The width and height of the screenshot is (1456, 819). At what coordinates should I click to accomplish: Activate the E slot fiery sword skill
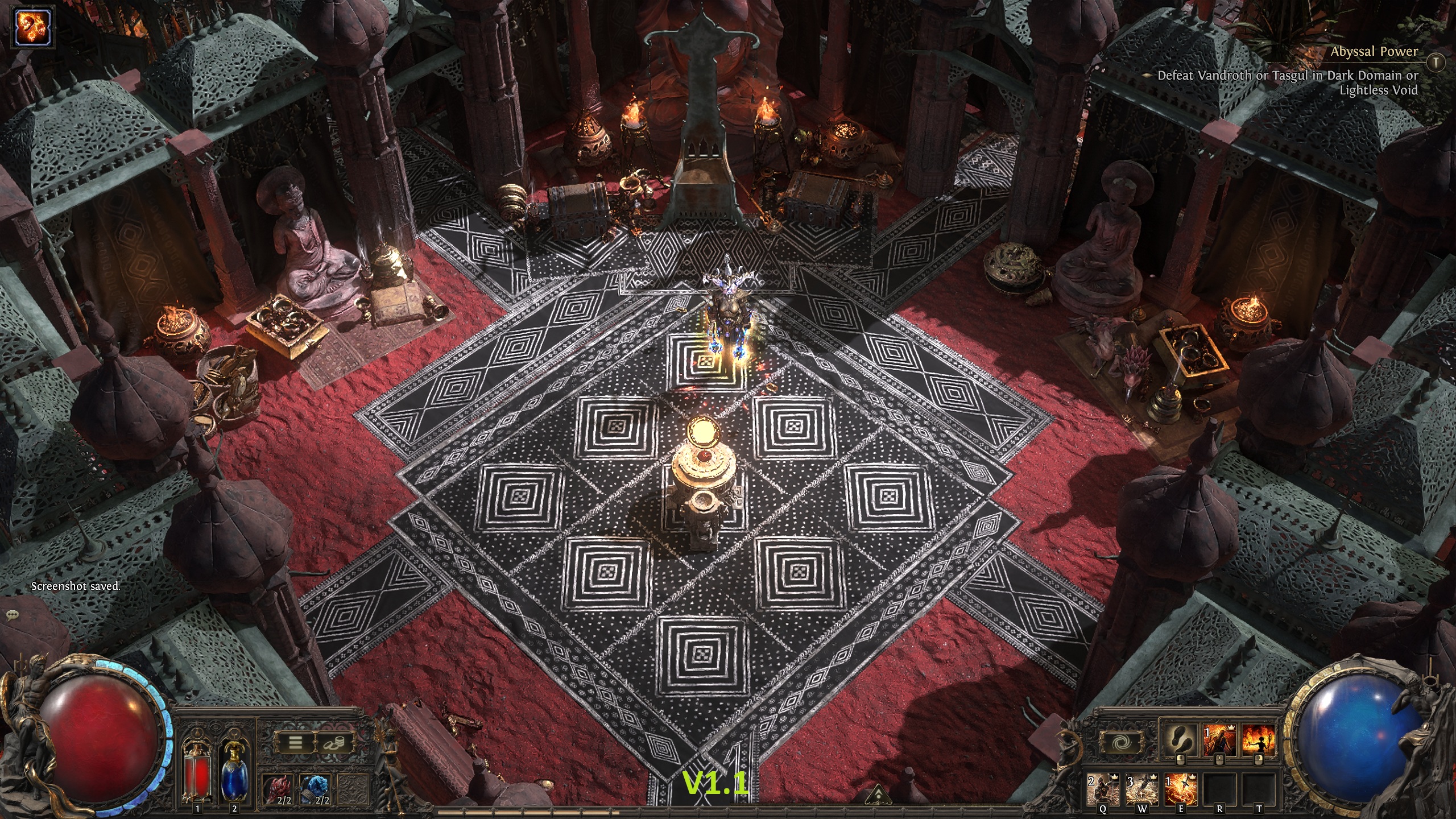pyautogui.click(x=1181, y=789)
